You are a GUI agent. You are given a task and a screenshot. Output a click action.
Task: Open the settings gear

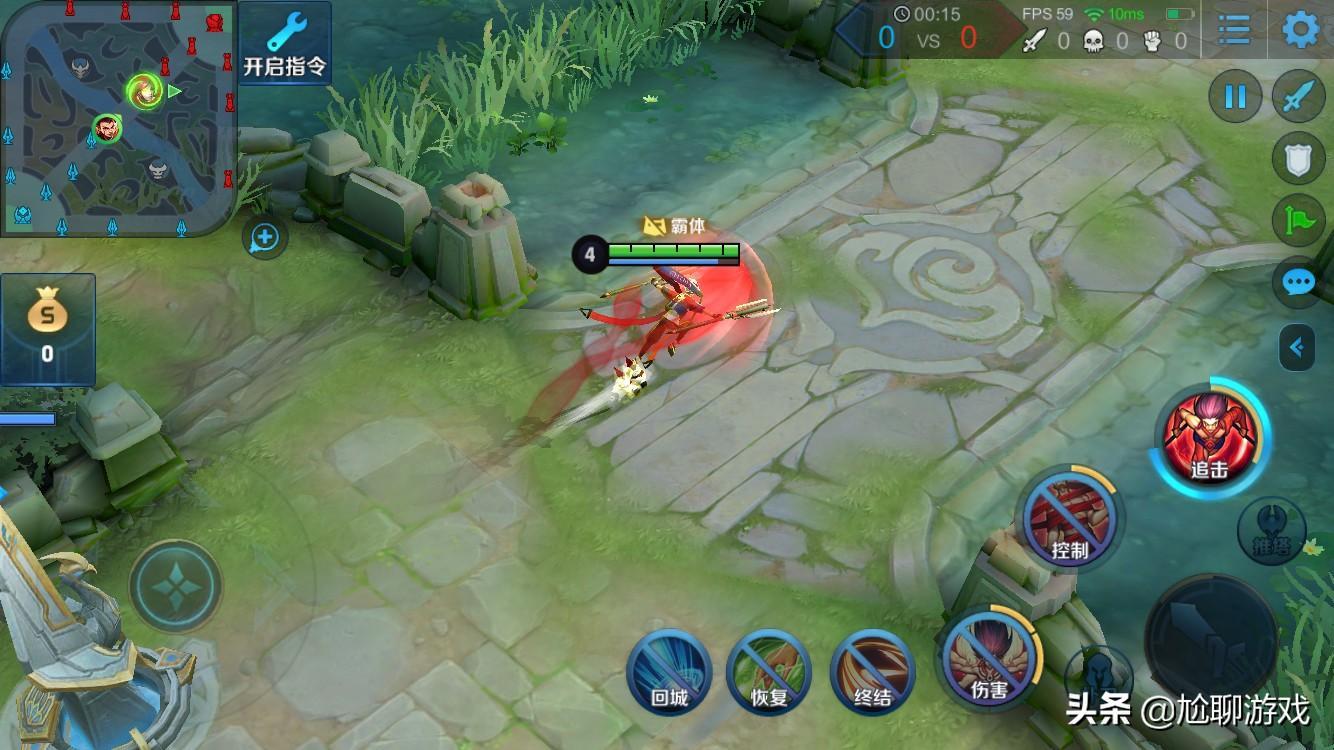click(1300, 30)
